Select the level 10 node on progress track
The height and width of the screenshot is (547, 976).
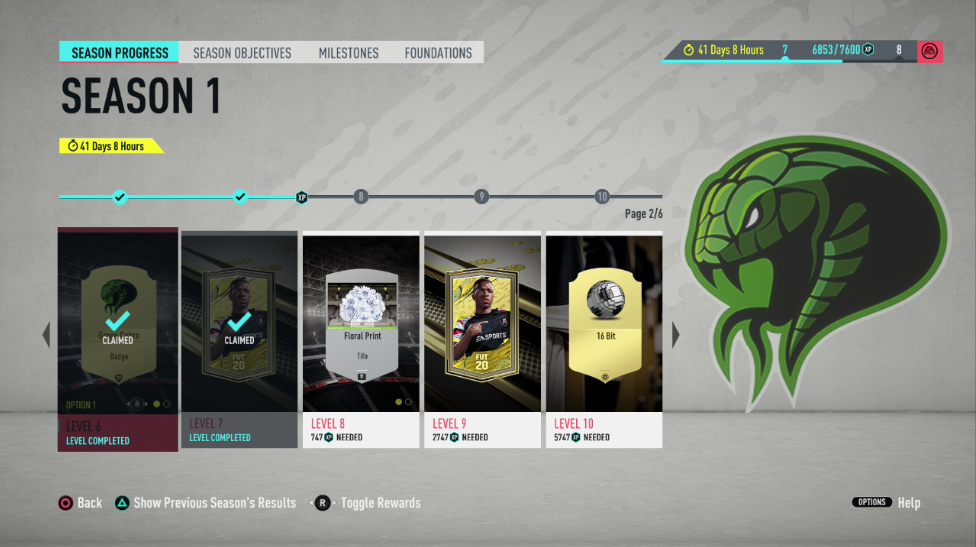602,197
